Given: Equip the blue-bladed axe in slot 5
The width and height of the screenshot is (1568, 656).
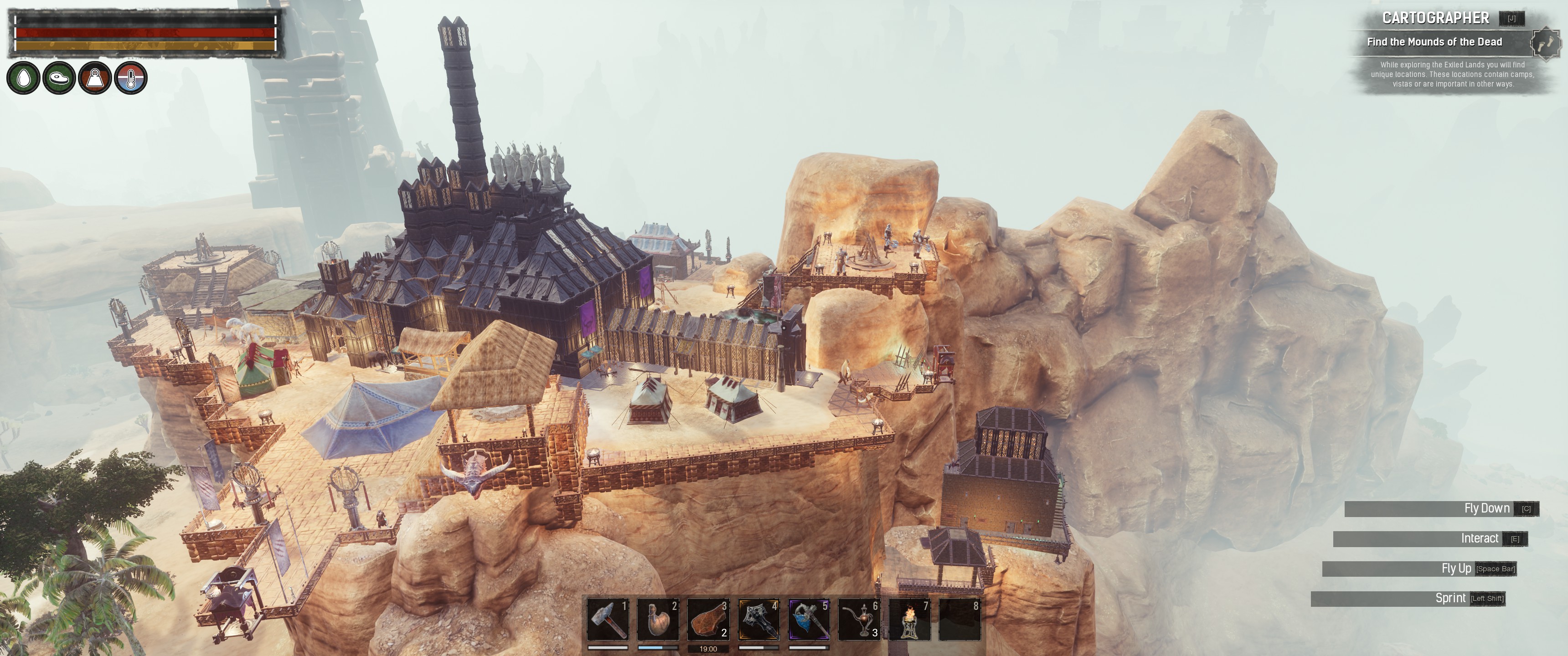Looking at the screenshot, I should point(809,620).
